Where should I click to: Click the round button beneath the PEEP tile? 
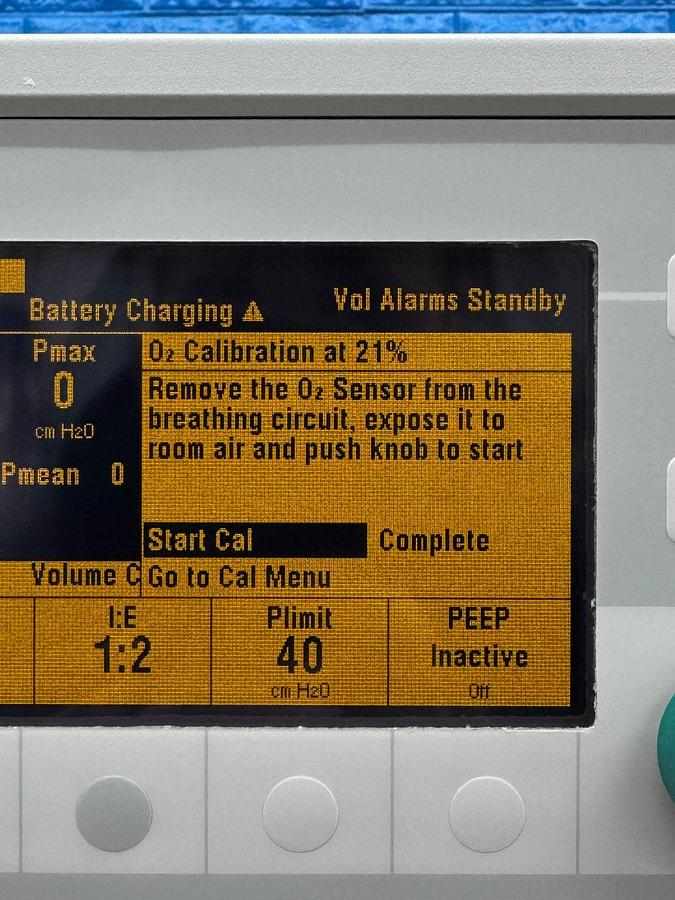[x=487, y=814]
